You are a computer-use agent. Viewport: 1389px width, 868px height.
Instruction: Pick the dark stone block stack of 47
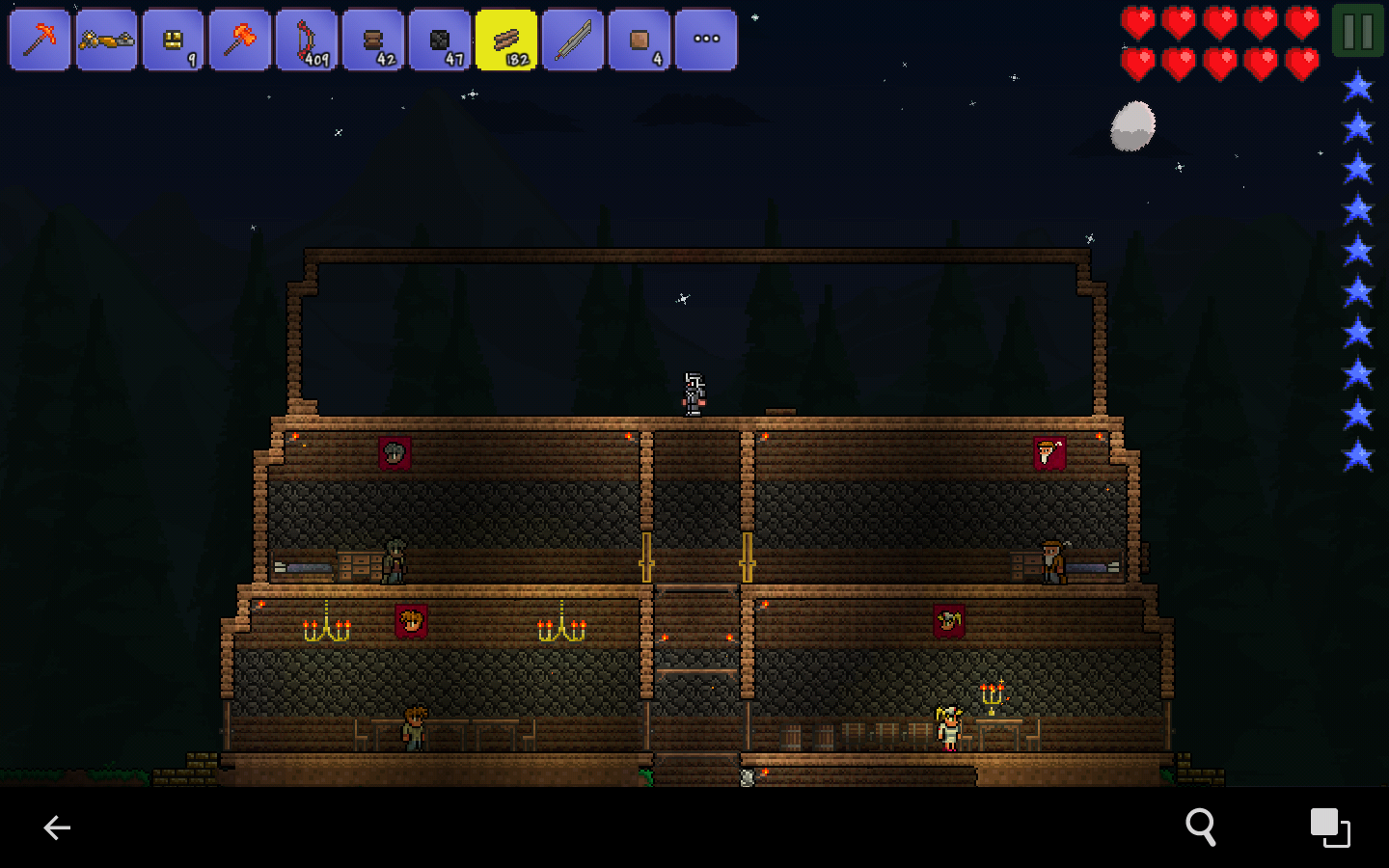pyautogui.click(x=439, y=40)
